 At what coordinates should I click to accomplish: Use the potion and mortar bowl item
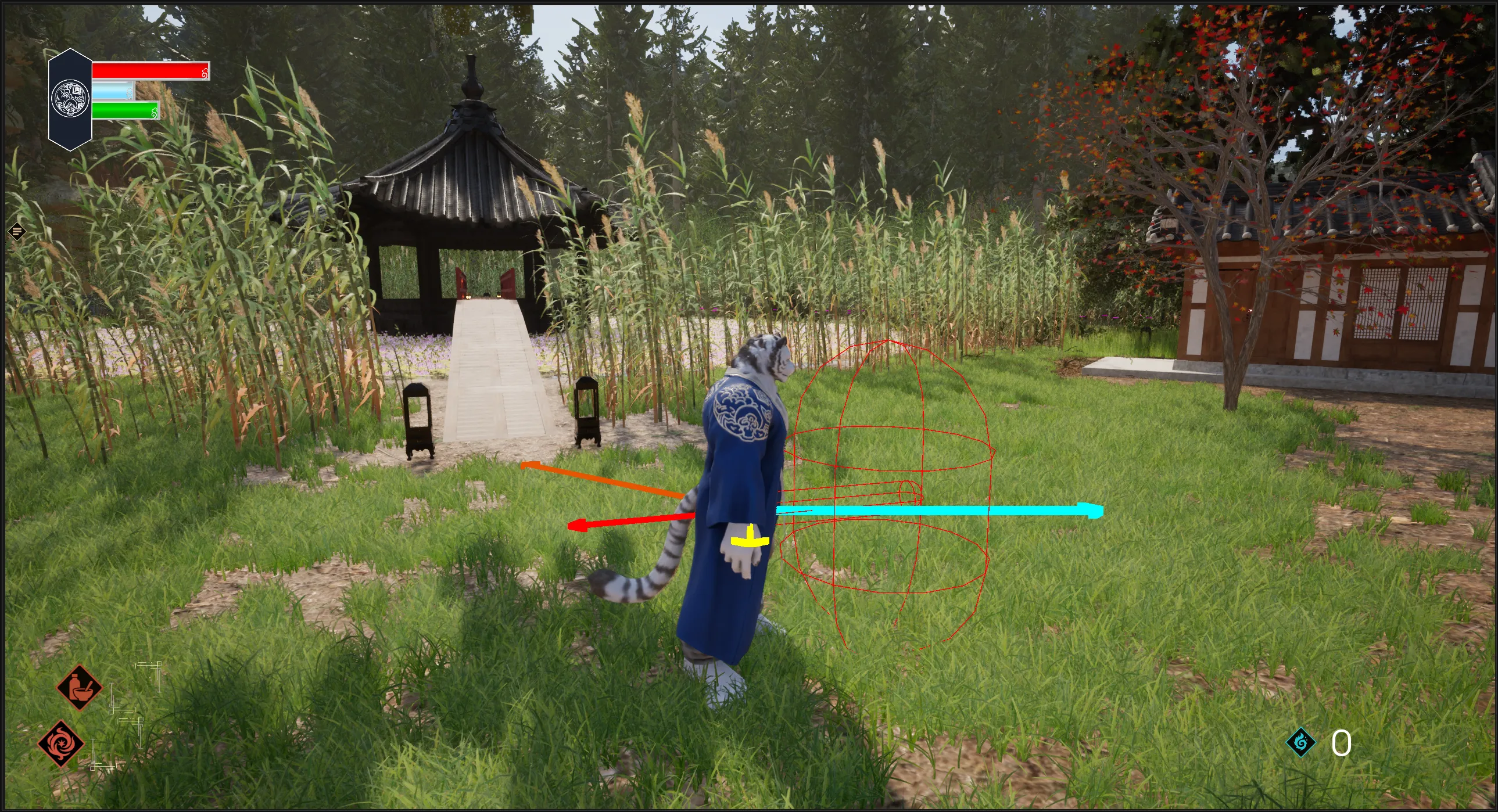(79, 688)
